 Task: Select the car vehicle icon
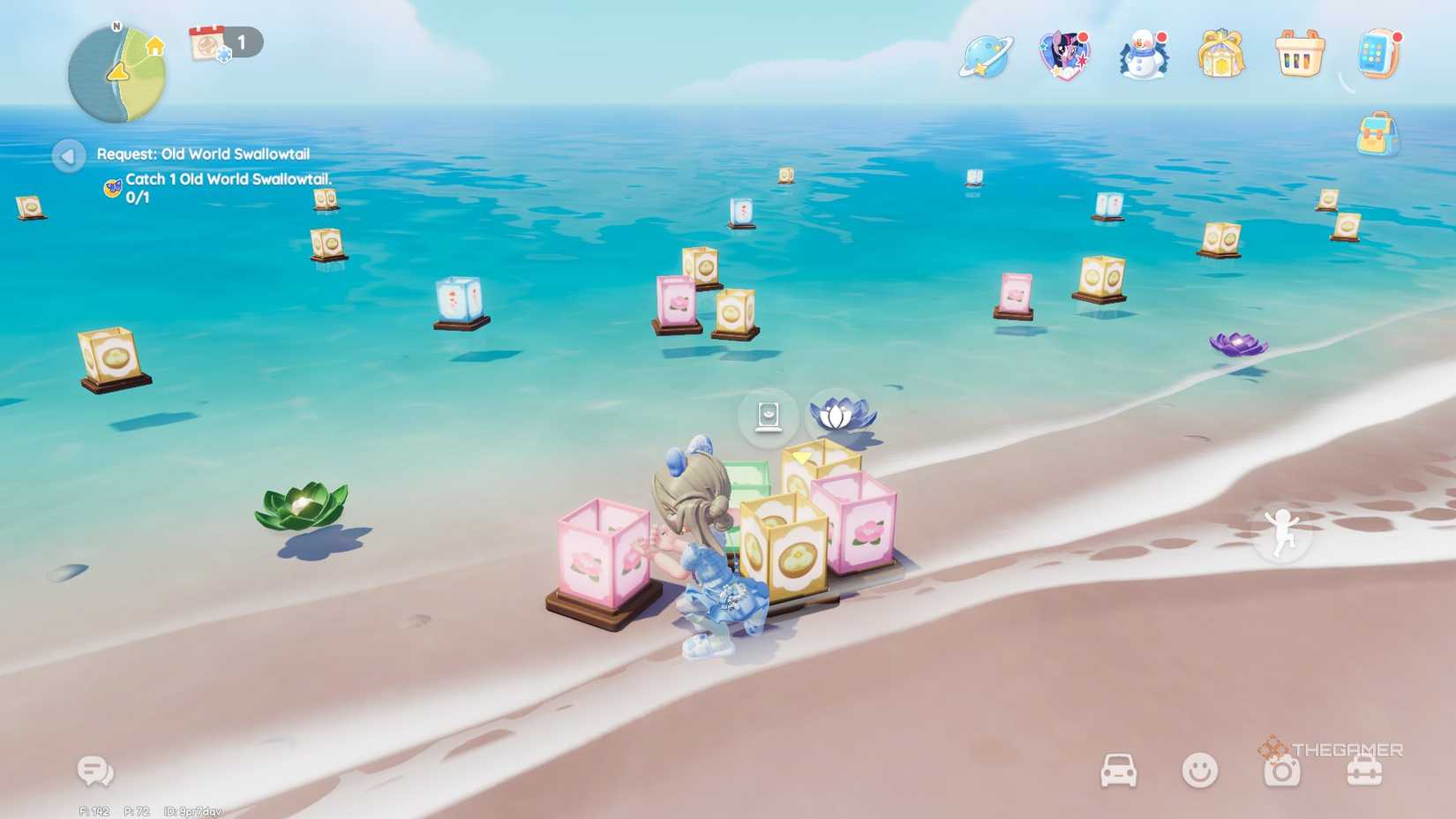tap(1119, 770)
